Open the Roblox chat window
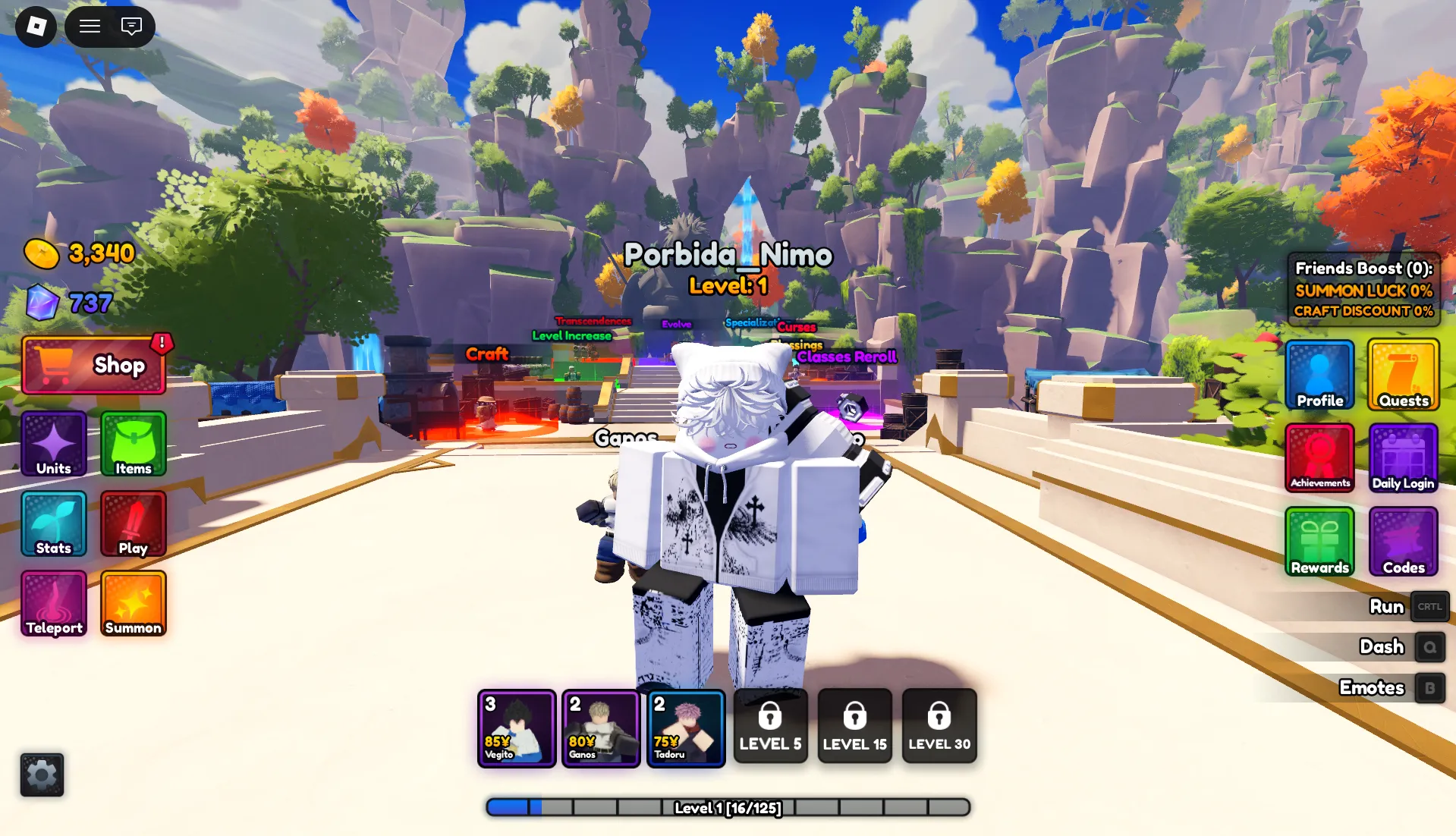The image size is (1456, 836). 133,27
